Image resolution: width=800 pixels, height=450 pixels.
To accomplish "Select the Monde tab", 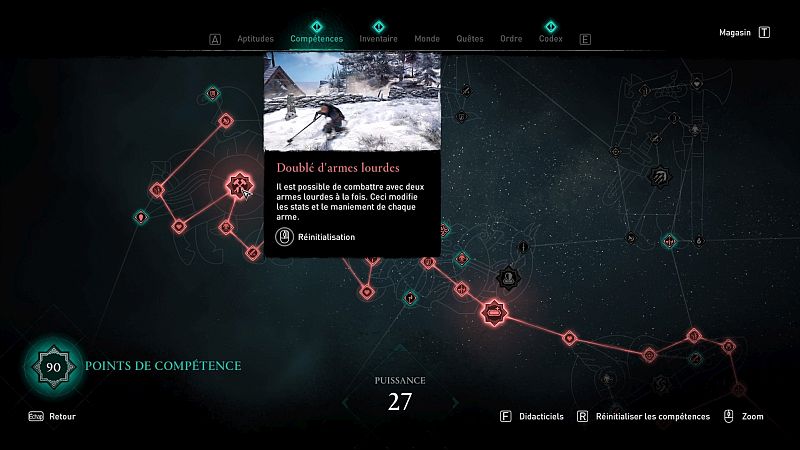I will coord(427,39).
